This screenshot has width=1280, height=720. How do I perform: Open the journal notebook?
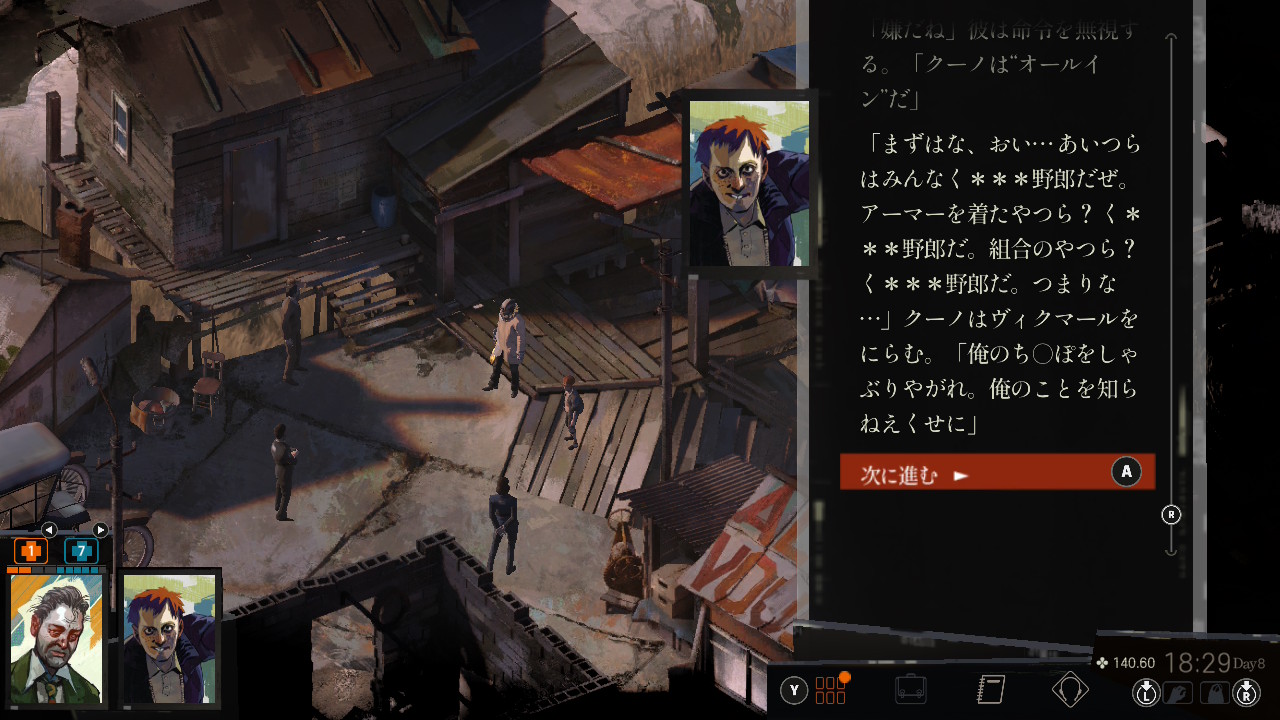pos(990,690)
